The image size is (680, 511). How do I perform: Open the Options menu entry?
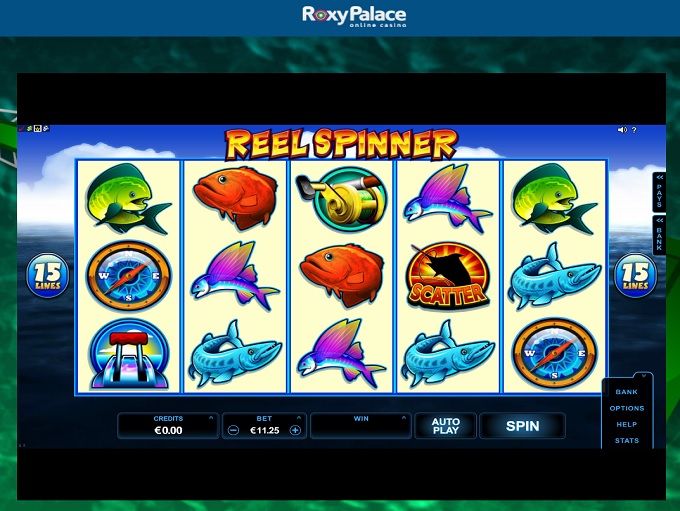(627, 408)
